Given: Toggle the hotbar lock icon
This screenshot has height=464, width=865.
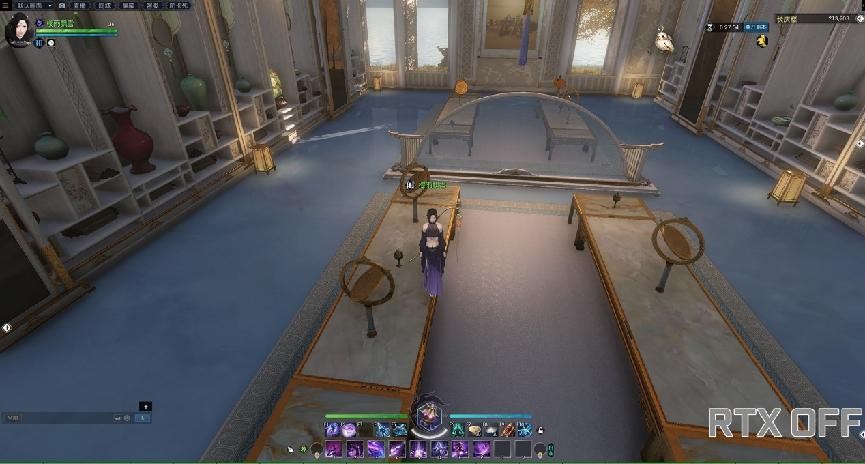Looking at the screenshot, I should [x=540, y=430].
